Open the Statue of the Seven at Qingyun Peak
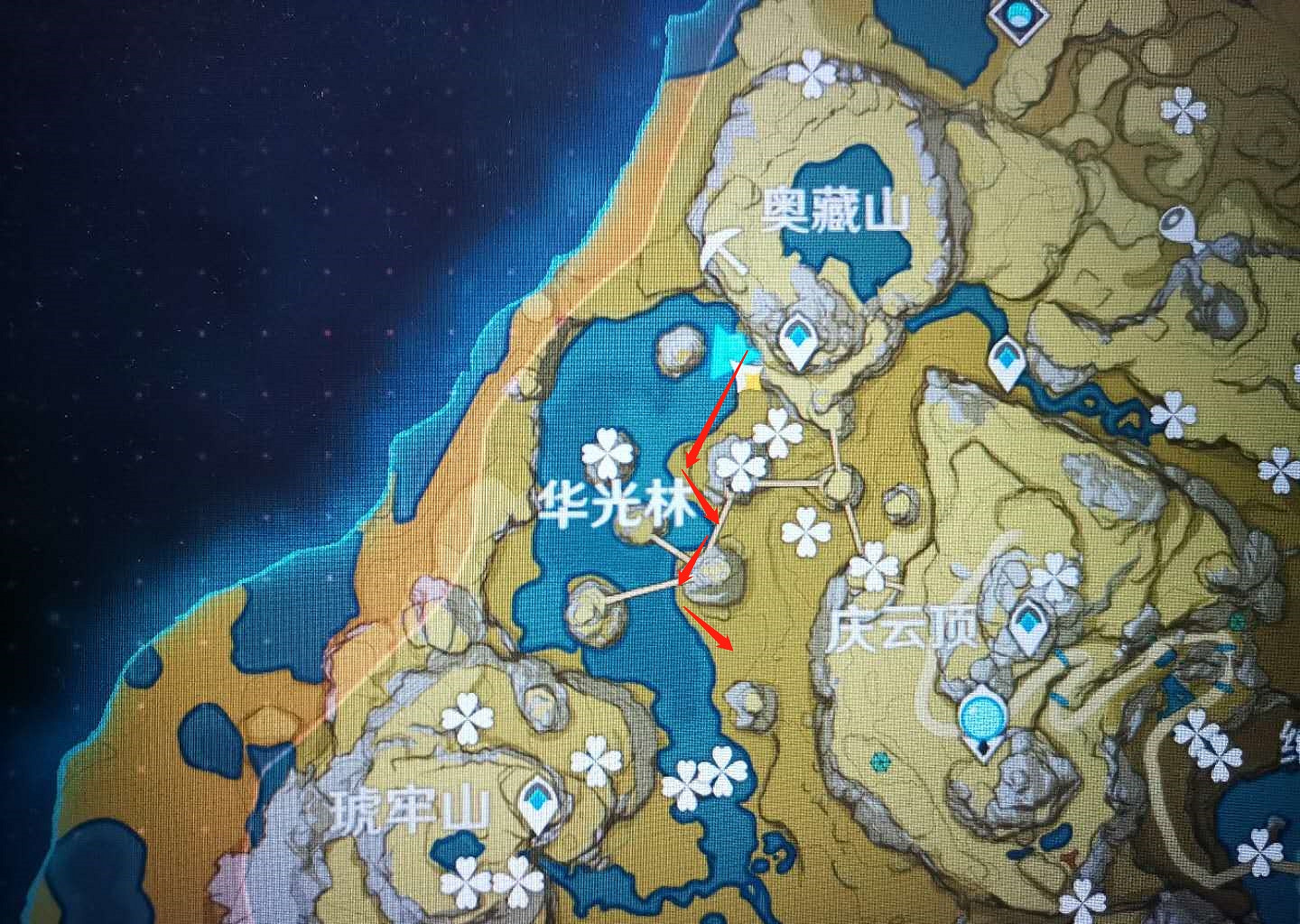Image resolution: width=1300 pixels, height=924 pixels. (x=981, y=717)
